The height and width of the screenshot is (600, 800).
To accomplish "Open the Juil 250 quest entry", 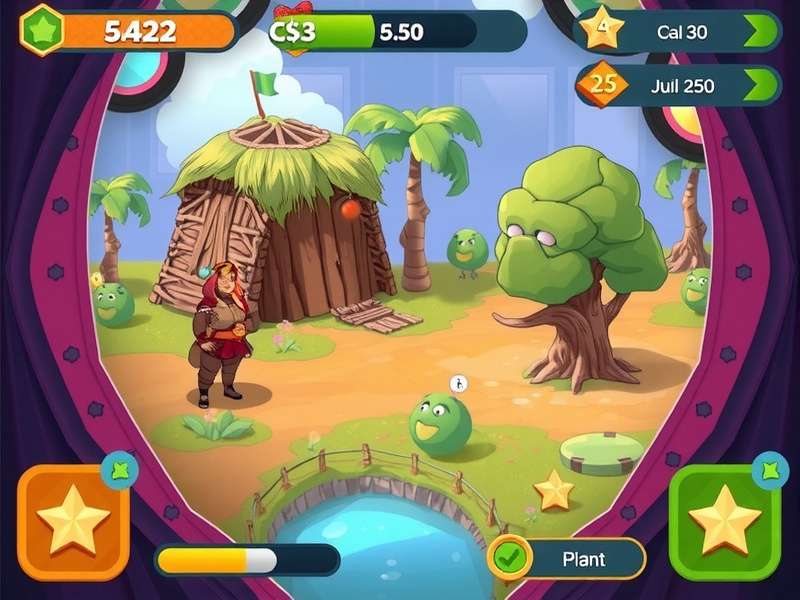I will click(x=680, y=86).
